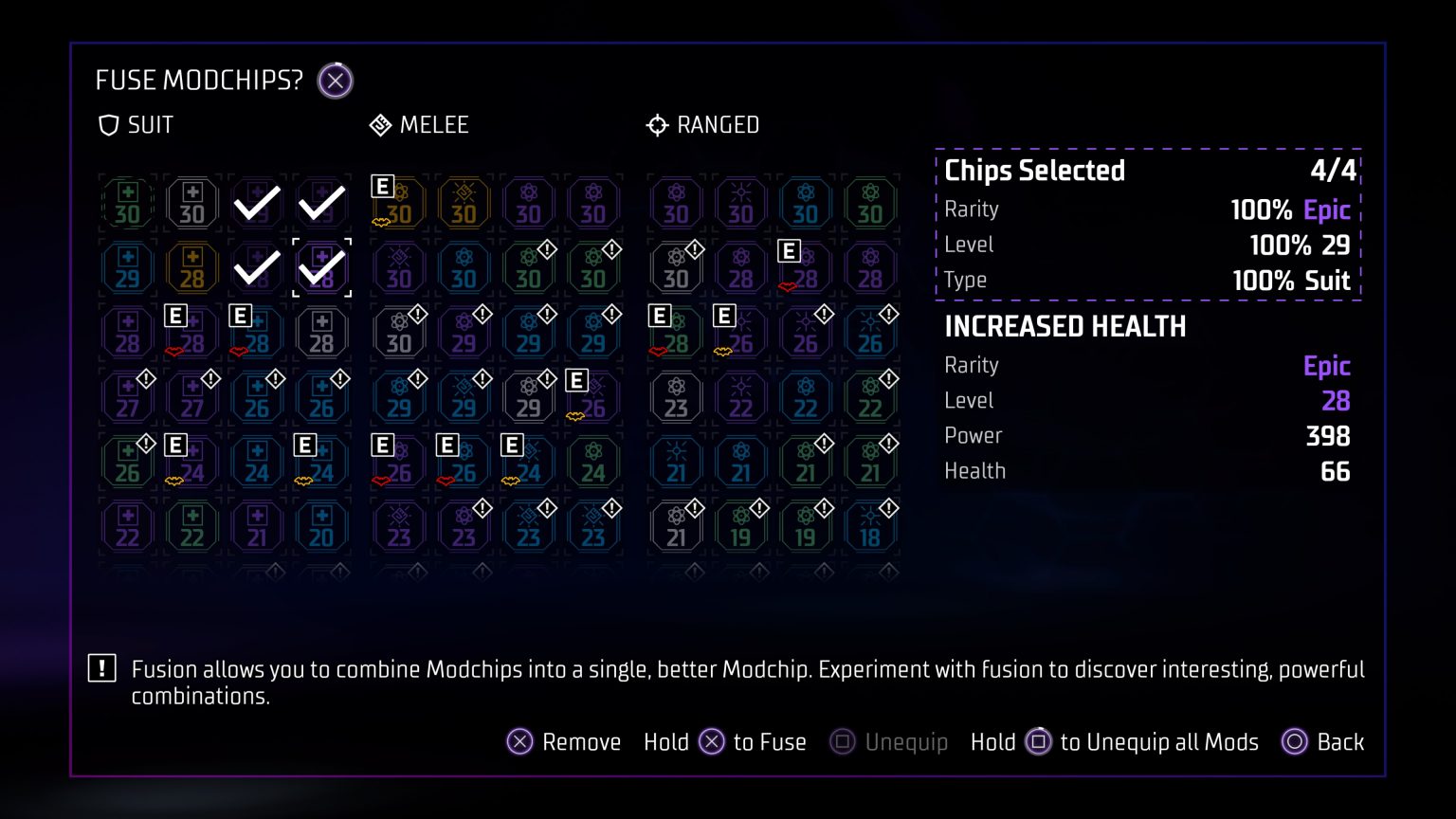
Task: Deselect the highlighted level 28 checked chip
Action: click(321, 266)
